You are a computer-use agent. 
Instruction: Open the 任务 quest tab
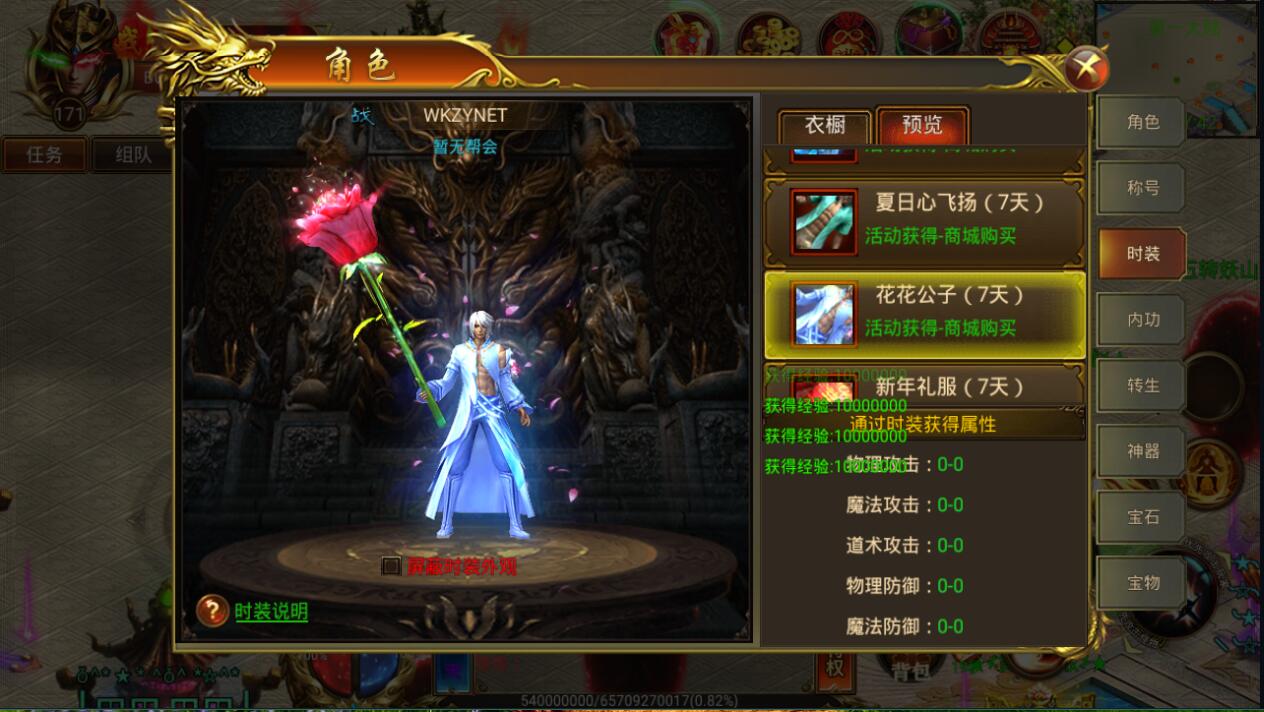[44, 155]
